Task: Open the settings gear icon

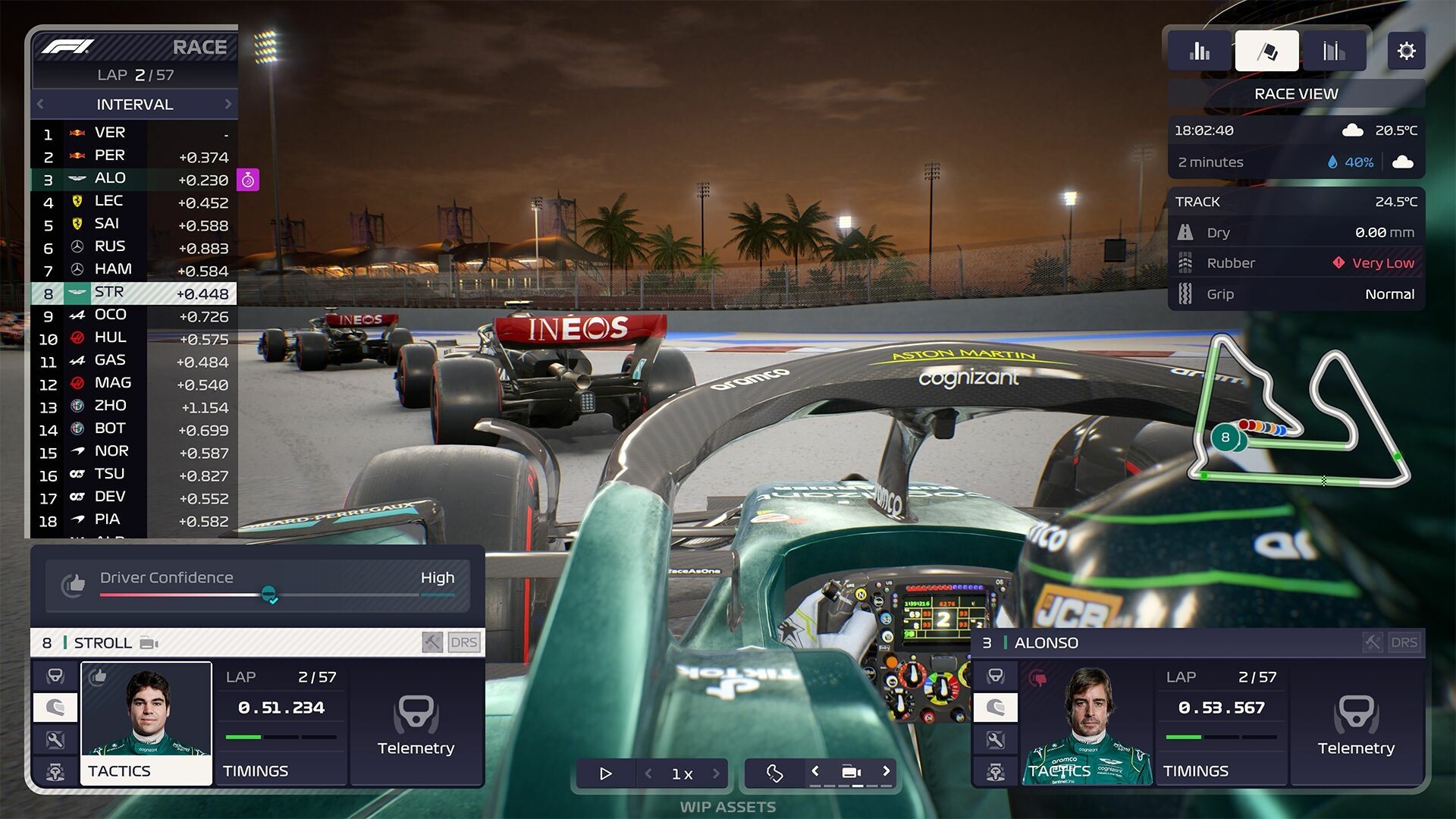Action: tap(1407, 51)
